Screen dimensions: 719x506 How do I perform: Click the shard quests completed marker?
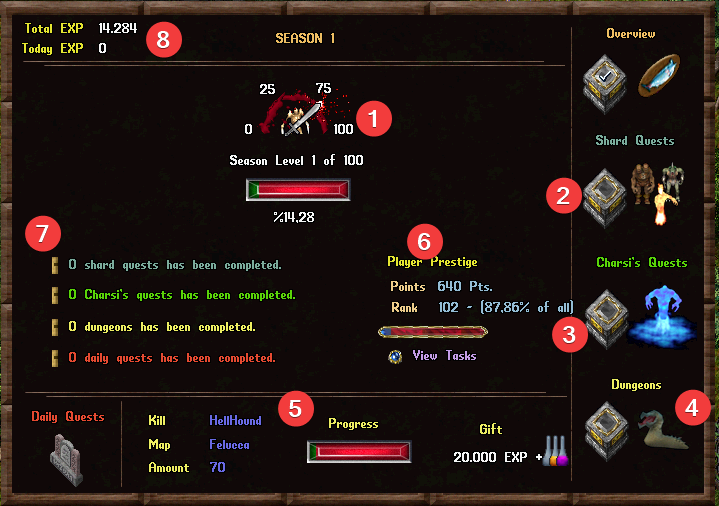56,265
